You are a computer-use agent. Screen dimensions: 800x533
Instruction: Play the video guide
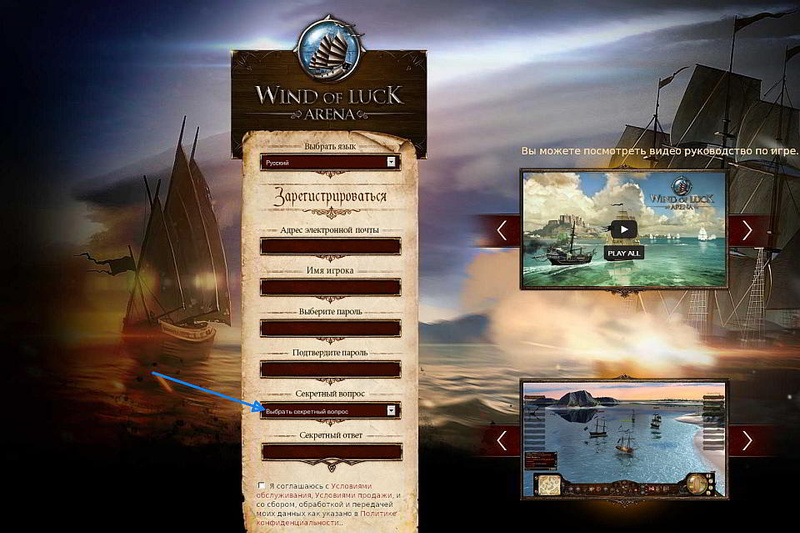tap(623, 229)
